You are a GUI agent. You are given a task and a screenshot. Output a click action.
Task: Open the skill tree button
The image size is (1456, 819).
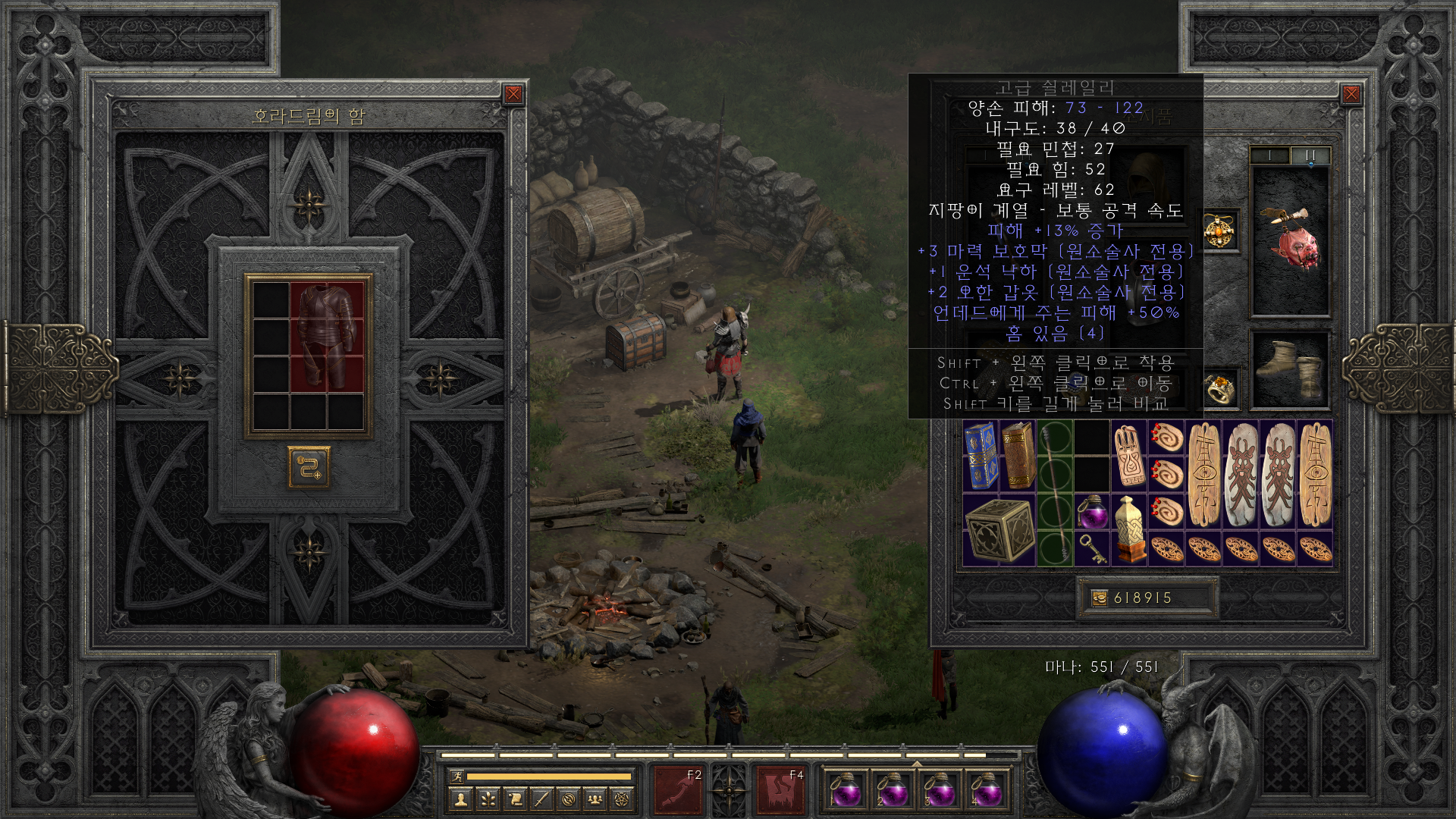click(488, 799)
